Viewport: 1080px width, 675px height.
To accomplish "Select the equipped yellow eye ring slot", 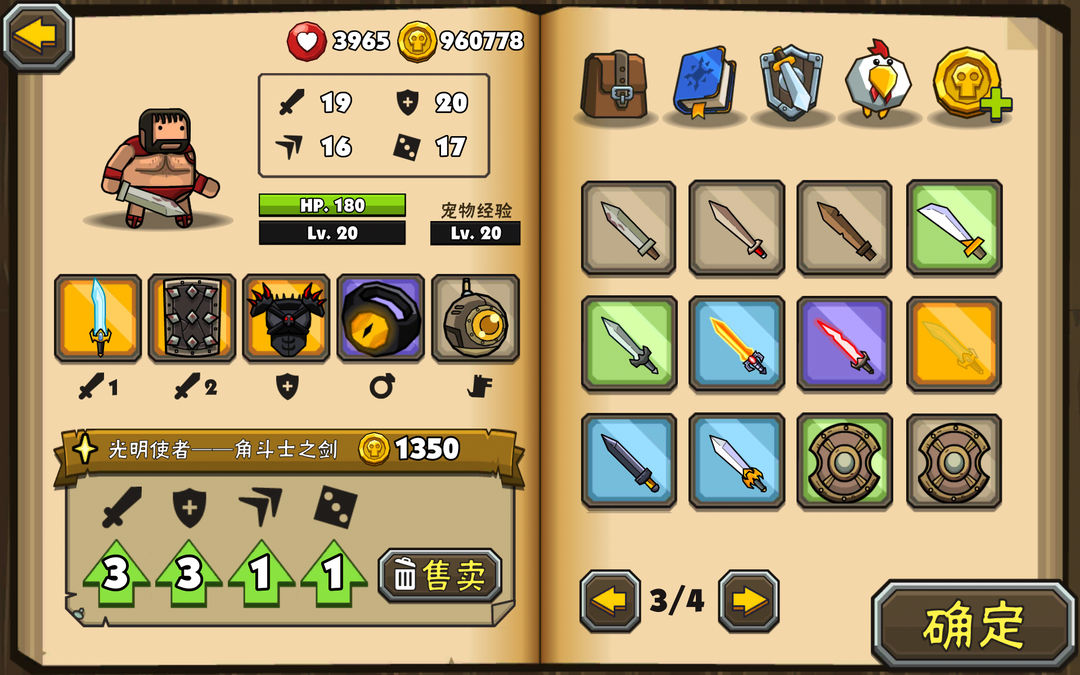I will (x=380, y=317).
